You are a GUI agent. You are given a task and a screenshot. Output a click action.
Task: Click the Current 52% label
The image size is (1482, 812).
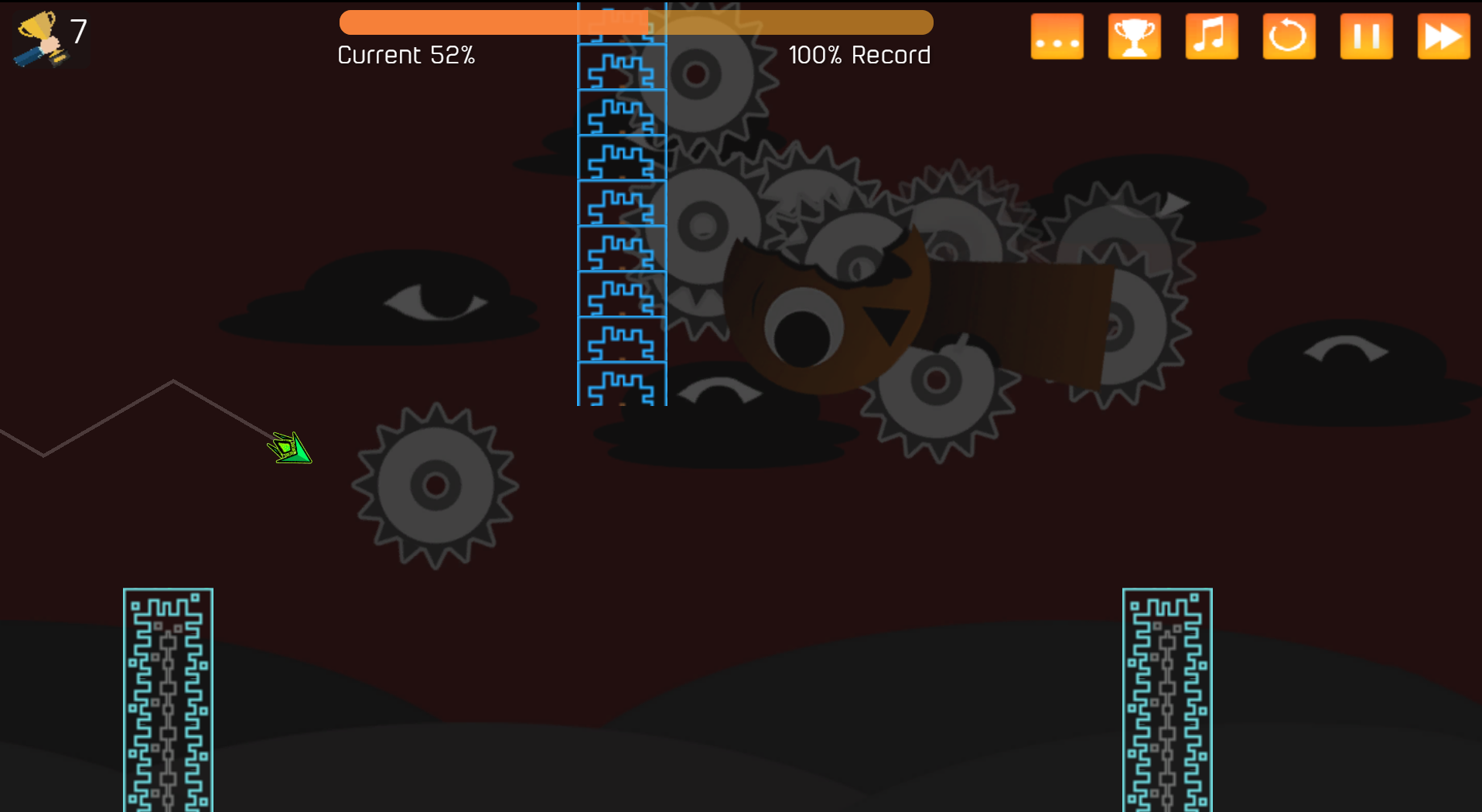[405, 54]
